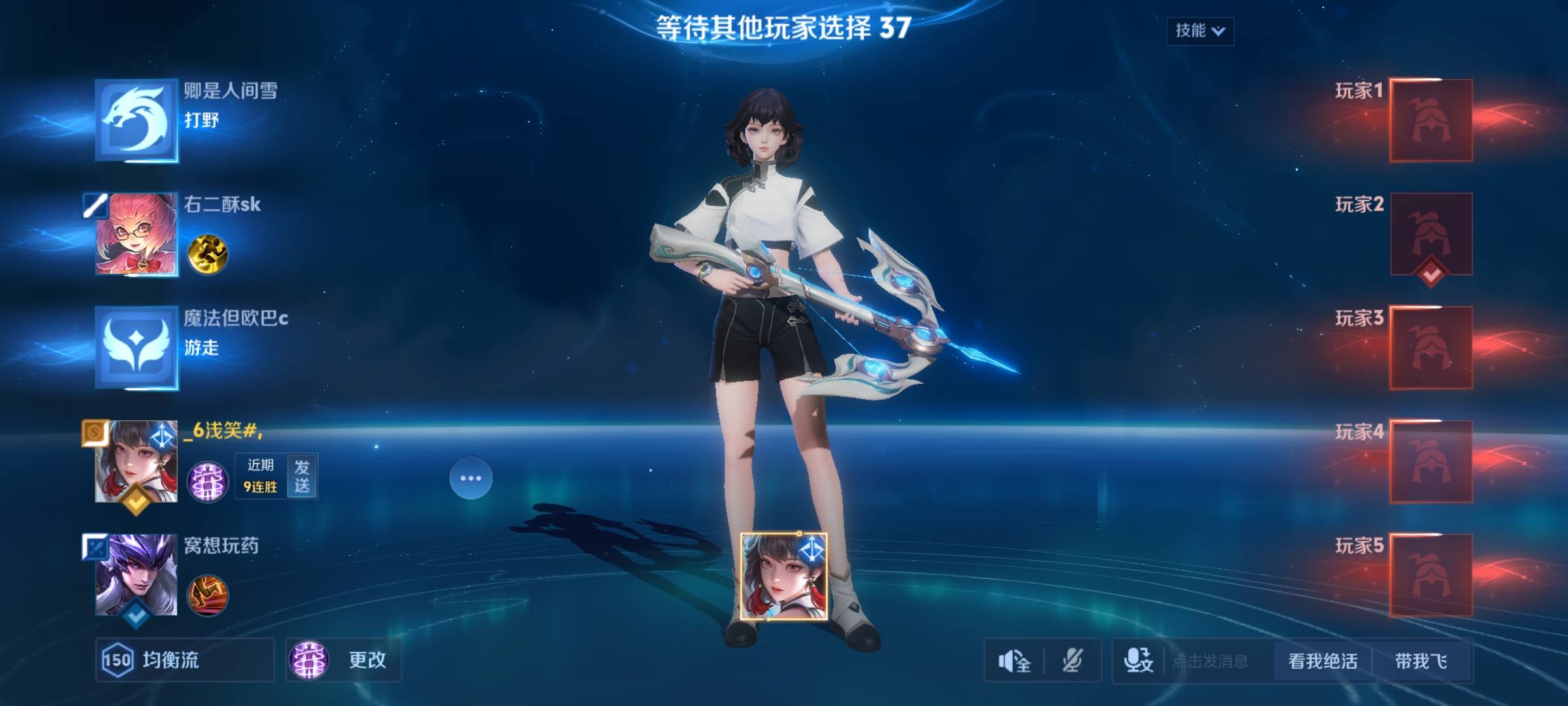Screen dimensions: 1568x706
Task: Click the 更改 summoner spell button
Action: pos(344,660)
